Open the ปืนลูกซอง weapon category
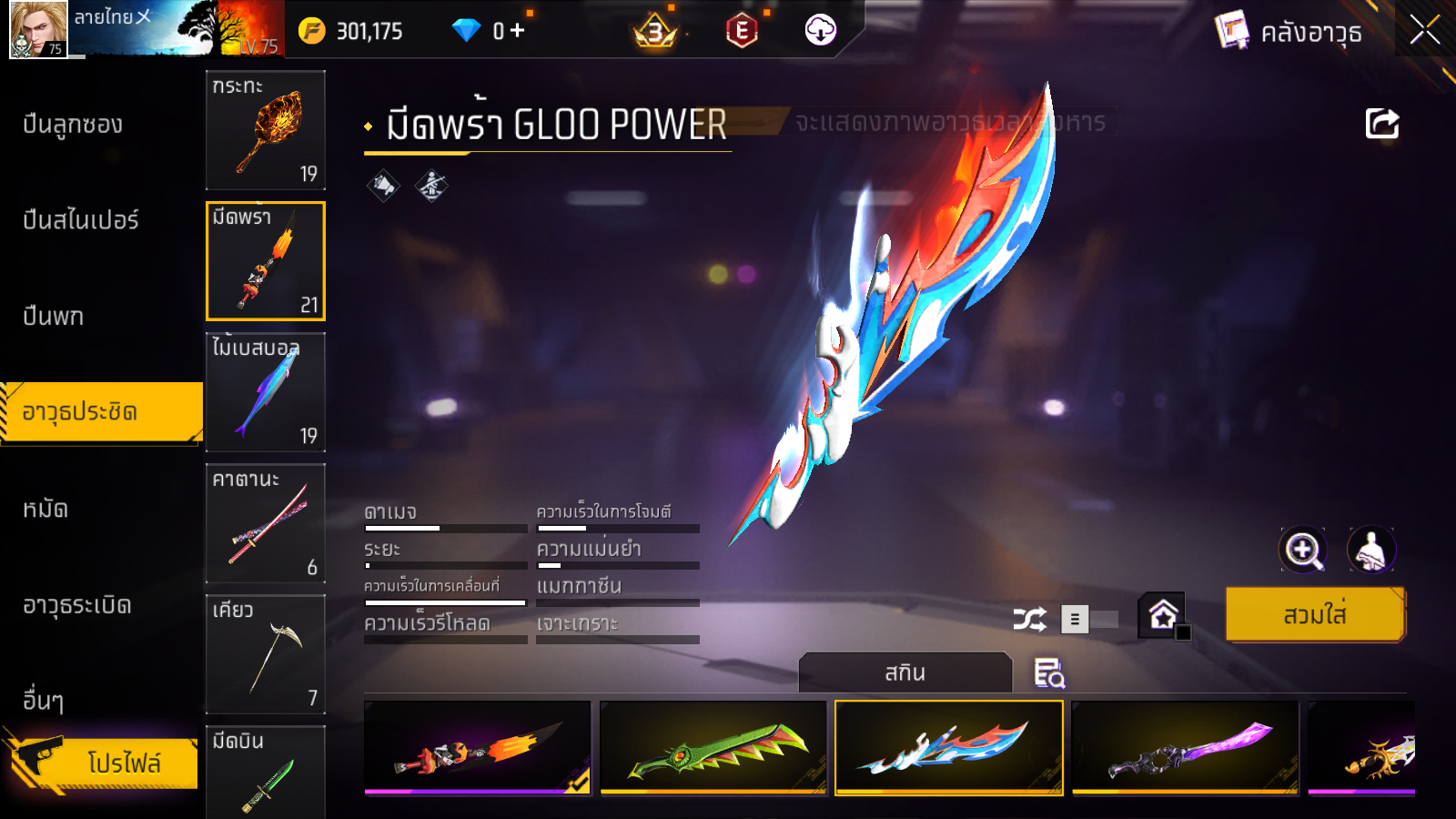The image size is (1456, 819). point(73,125)
